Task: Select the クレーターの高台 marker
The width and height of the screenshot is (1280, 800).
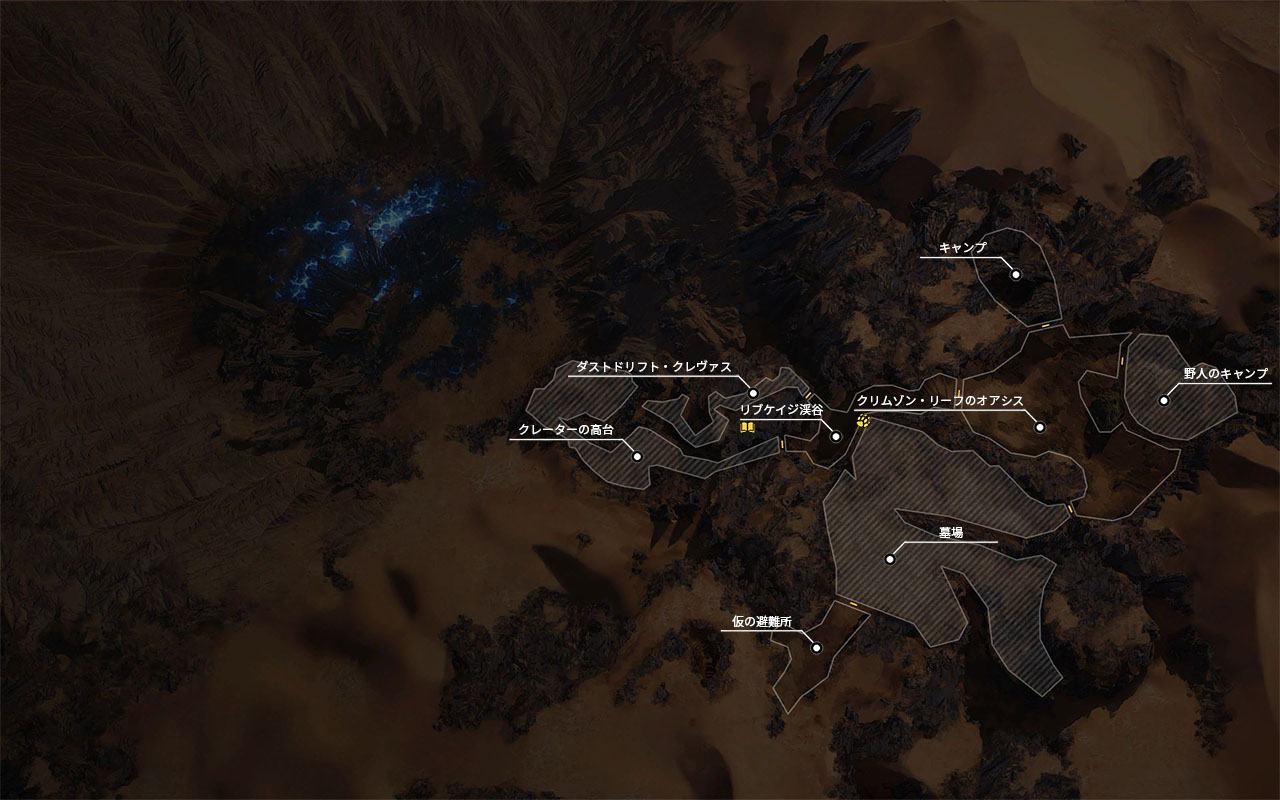Action: pyautogui.click(x=637, y=456)
